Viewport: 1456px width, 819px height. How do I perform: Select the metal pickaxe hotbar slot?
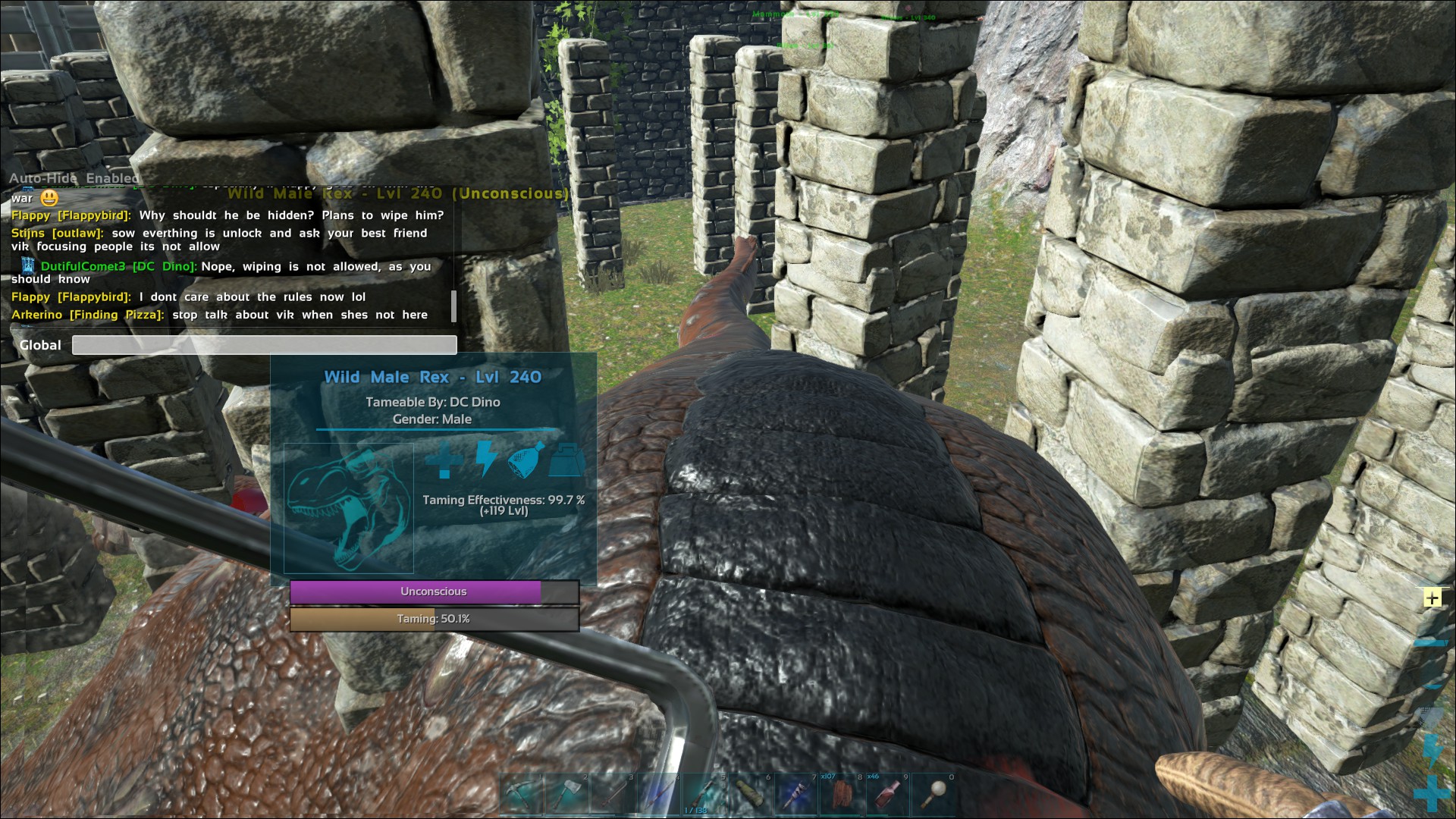tap(521, 795)
